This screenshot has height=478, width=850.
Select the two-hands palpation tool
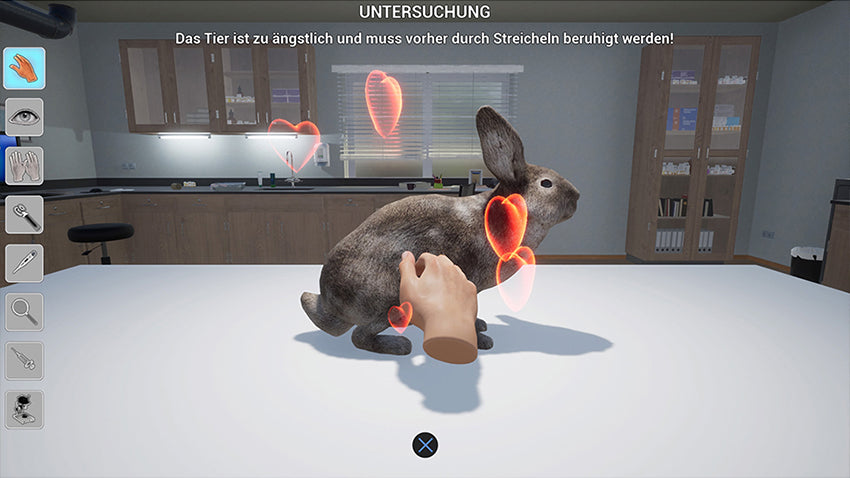click(24, 165)
